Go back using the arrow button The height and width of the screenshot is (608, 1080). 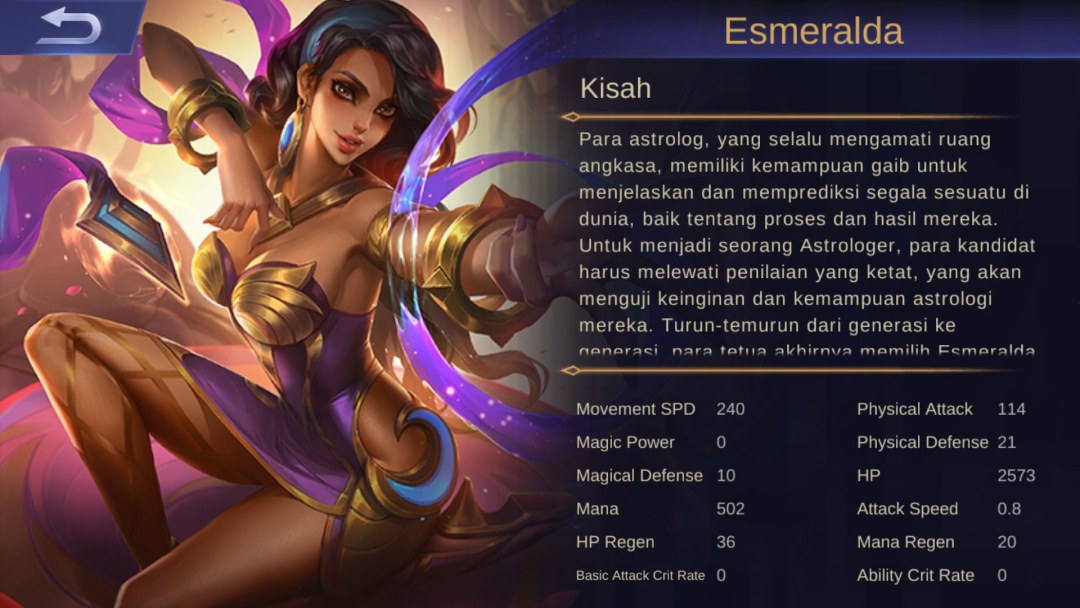pyautogui.click(x=68, y=26)
